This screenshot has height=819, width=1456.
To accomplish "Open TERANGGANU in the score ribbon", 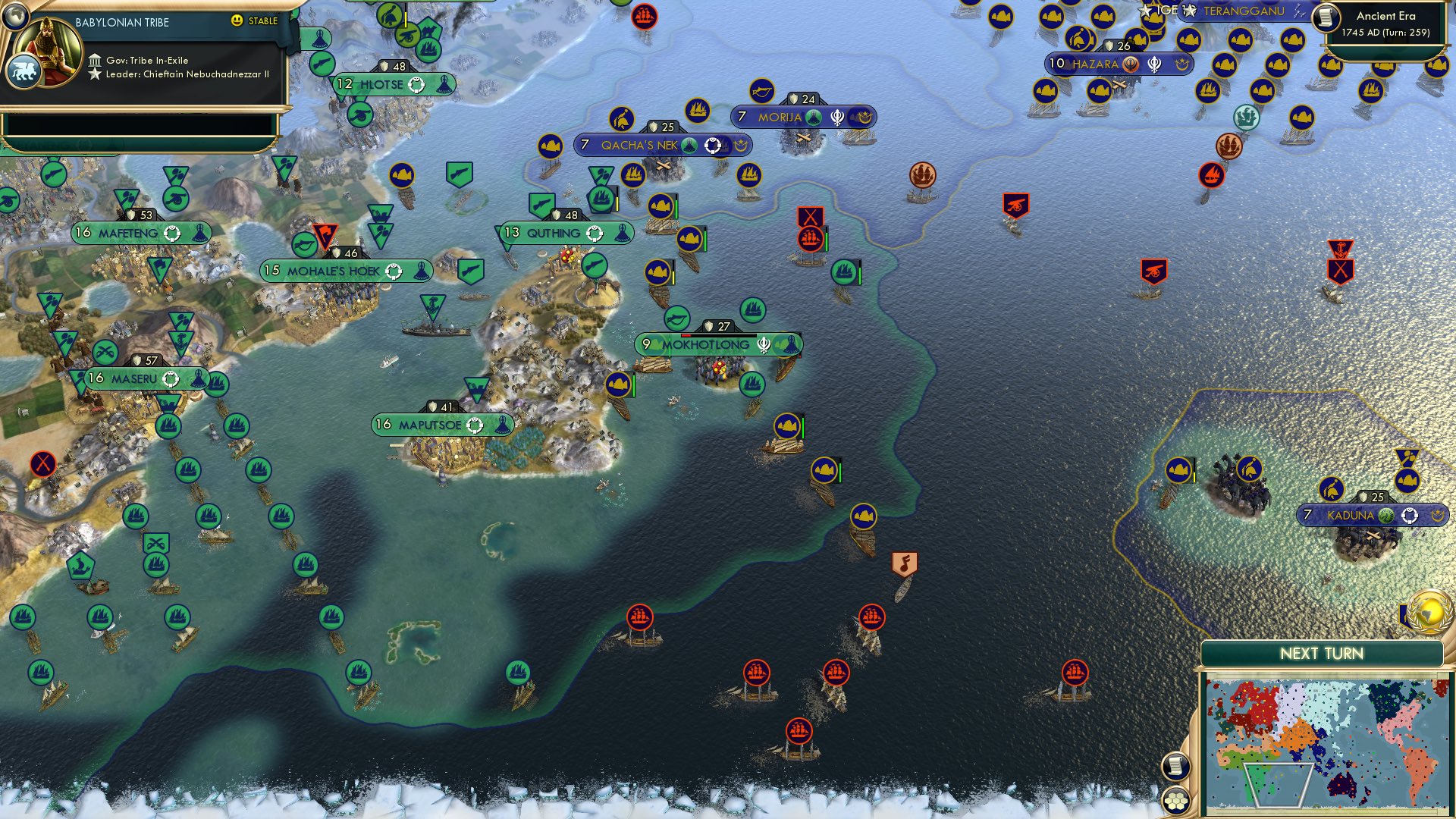I will point(1244,11).
